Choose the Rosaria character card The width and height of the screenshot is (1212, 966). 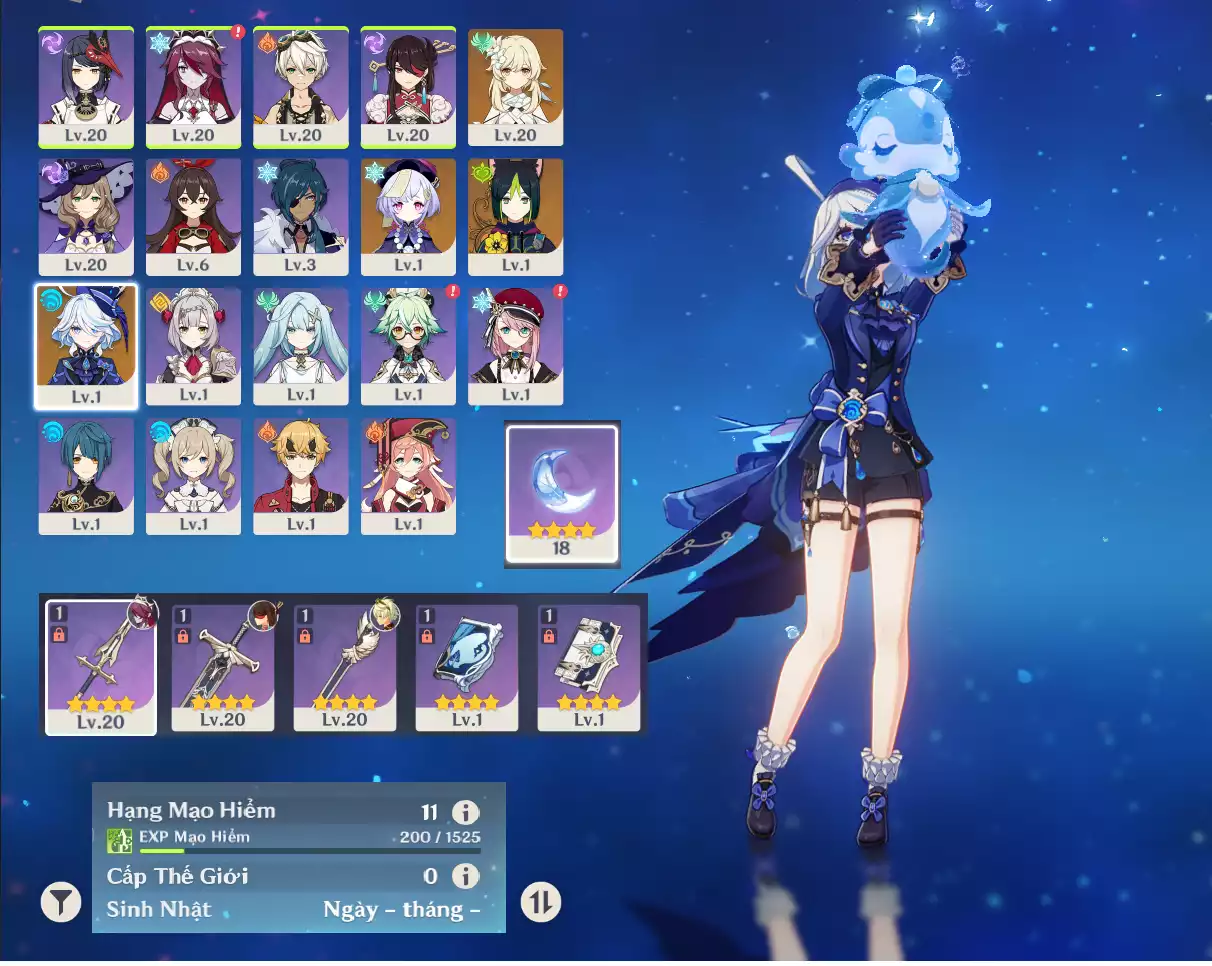tap(194, 87)
